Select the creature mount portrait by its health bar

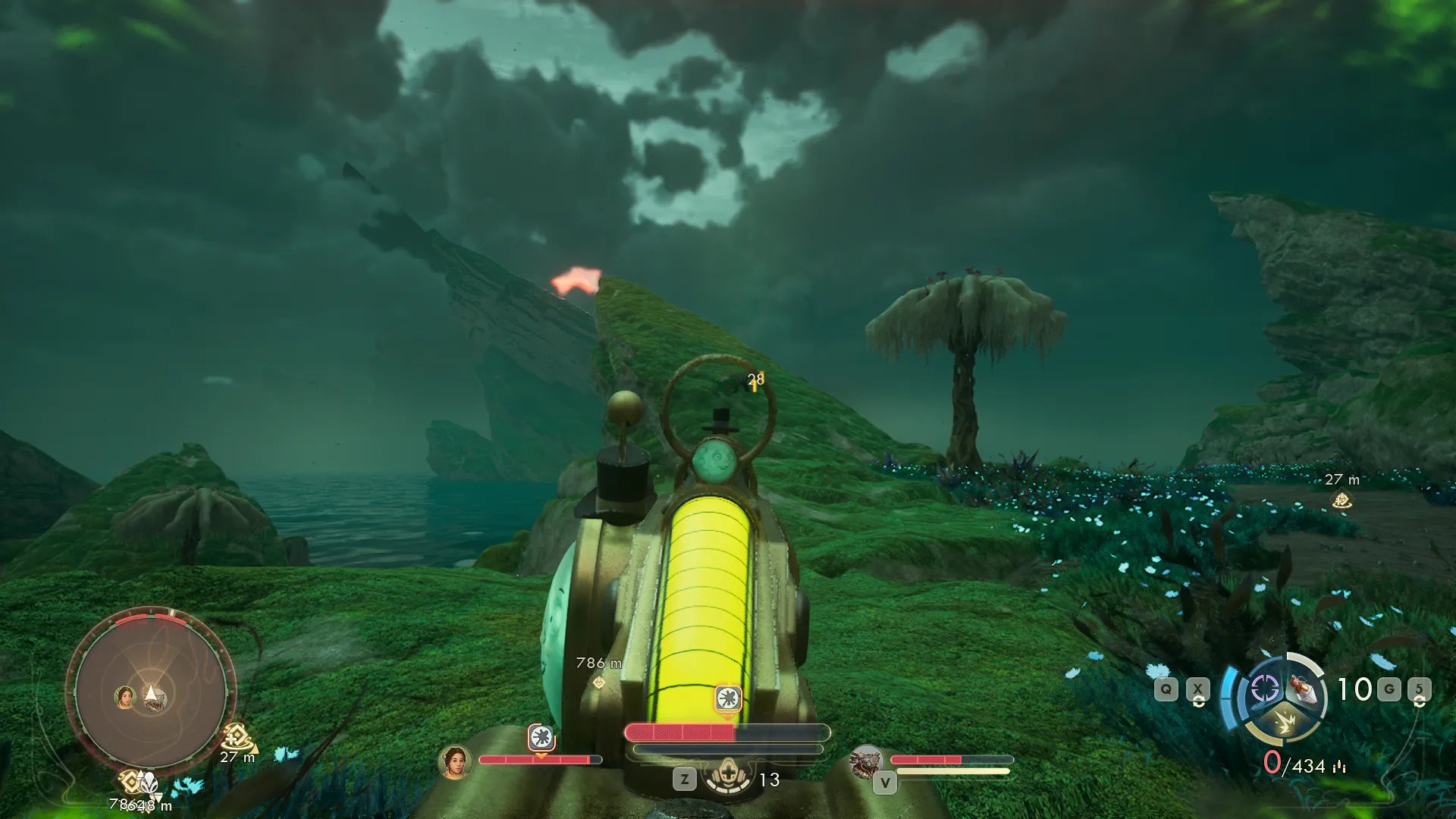tap(866, 761)
